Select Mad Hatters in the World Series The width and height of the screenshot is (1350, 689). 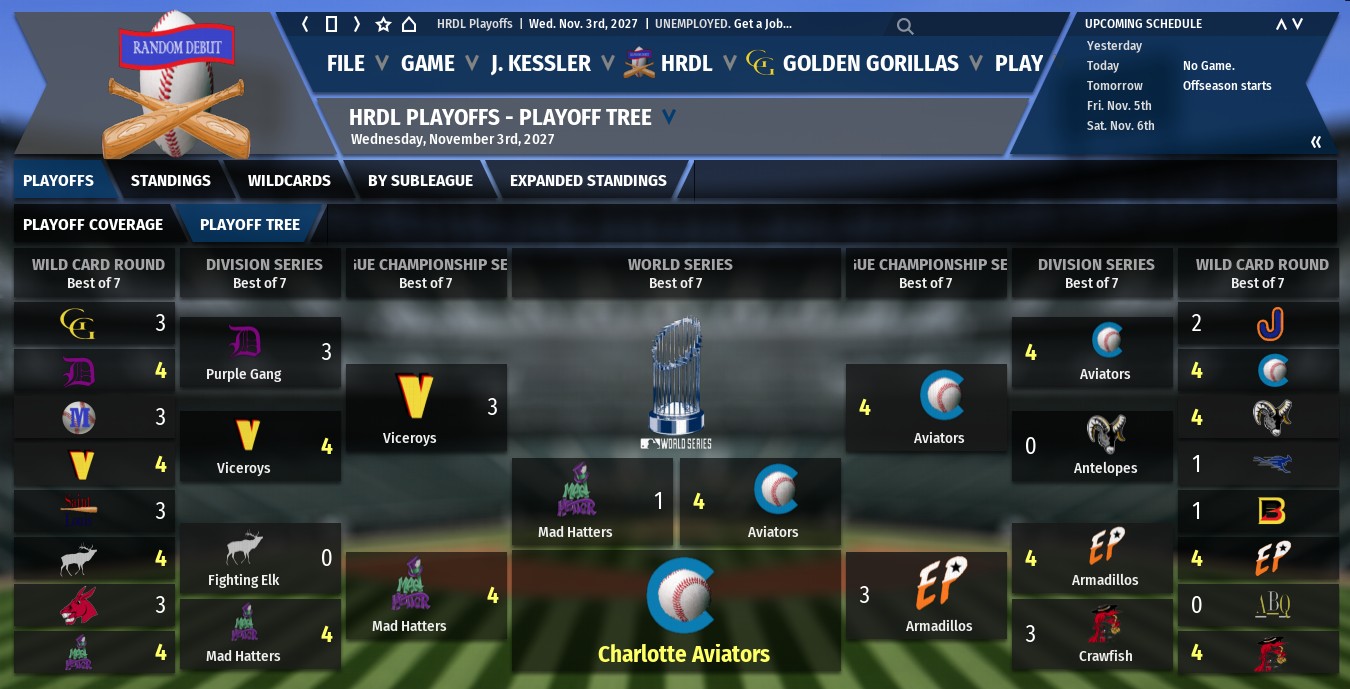575,501
